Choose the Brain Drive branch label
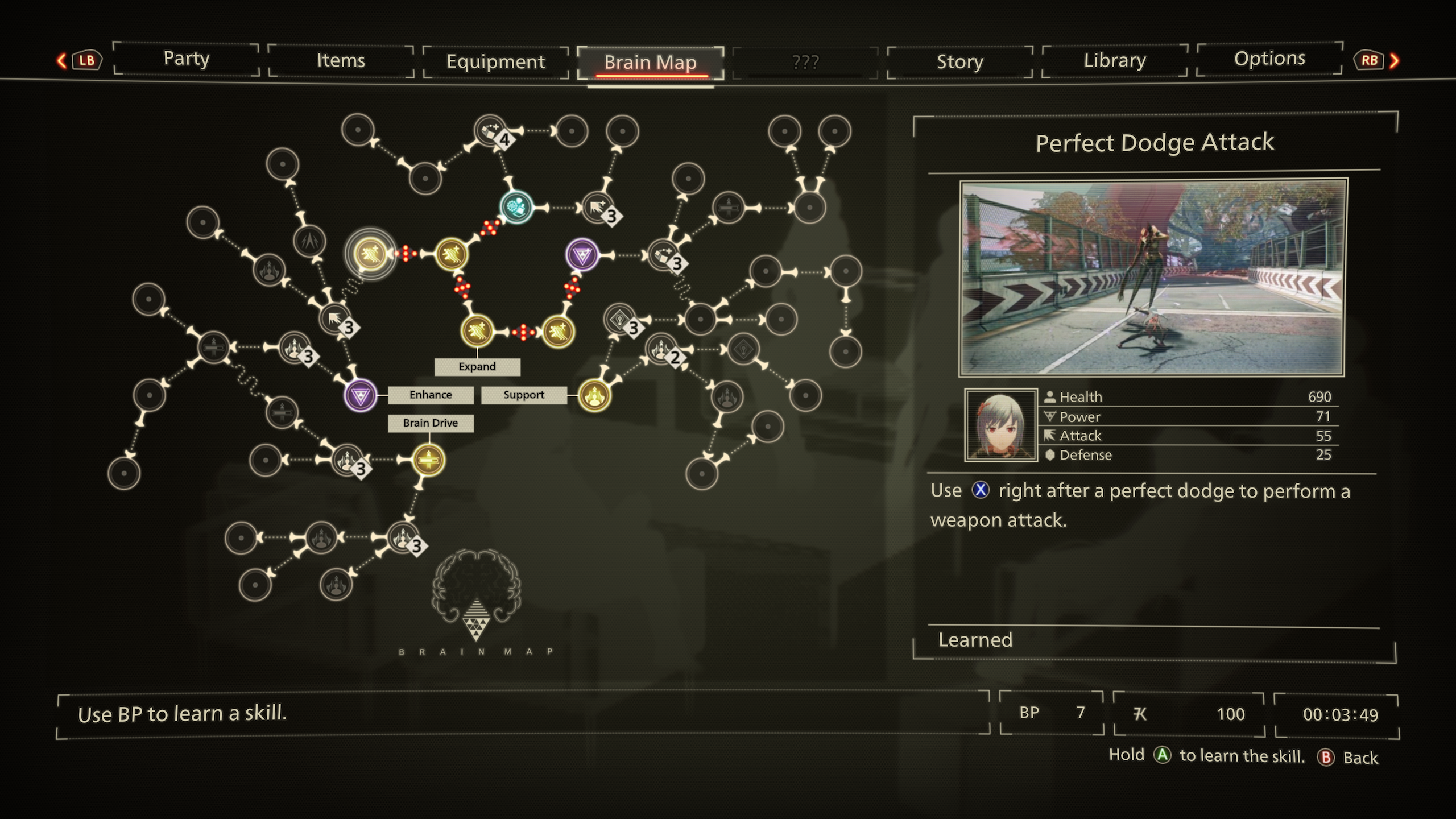This screenshot has width=1456, height=819. (x=431, y=423)
